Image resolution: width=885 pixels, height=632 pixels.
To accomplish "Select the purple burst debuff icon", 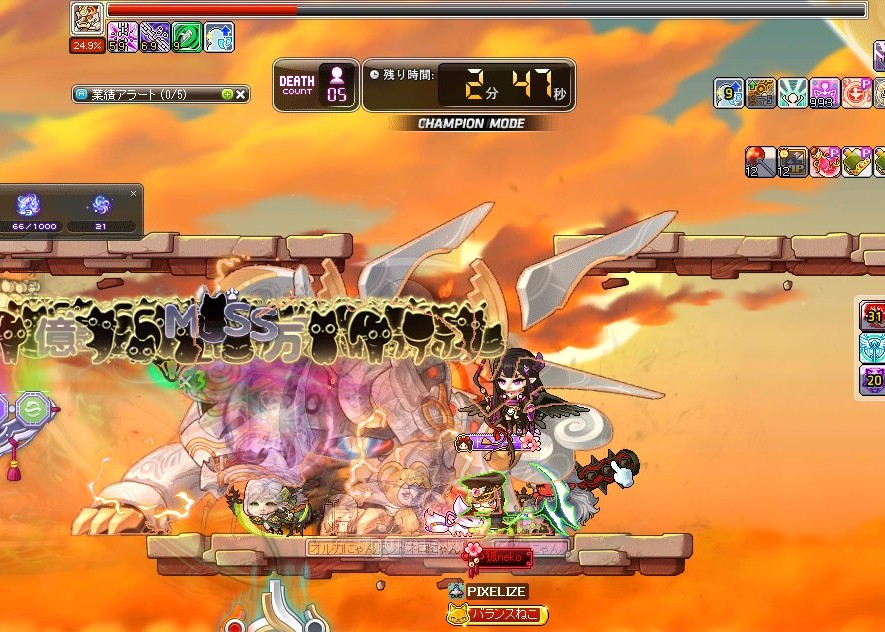I will coord(123,38).
